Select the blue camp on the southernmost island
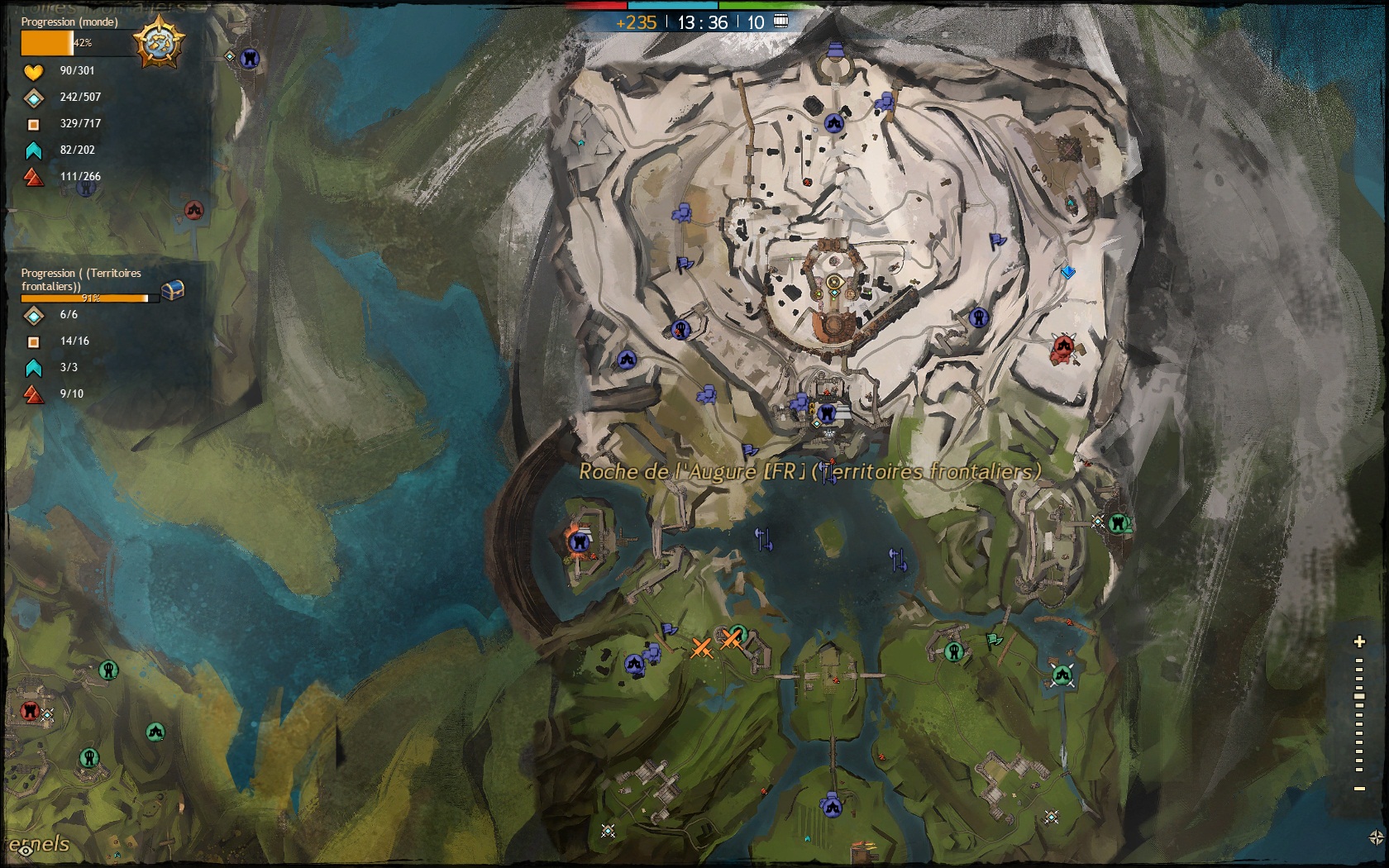This screenshot has height=868, width=1389. click(x=831, y=804)
